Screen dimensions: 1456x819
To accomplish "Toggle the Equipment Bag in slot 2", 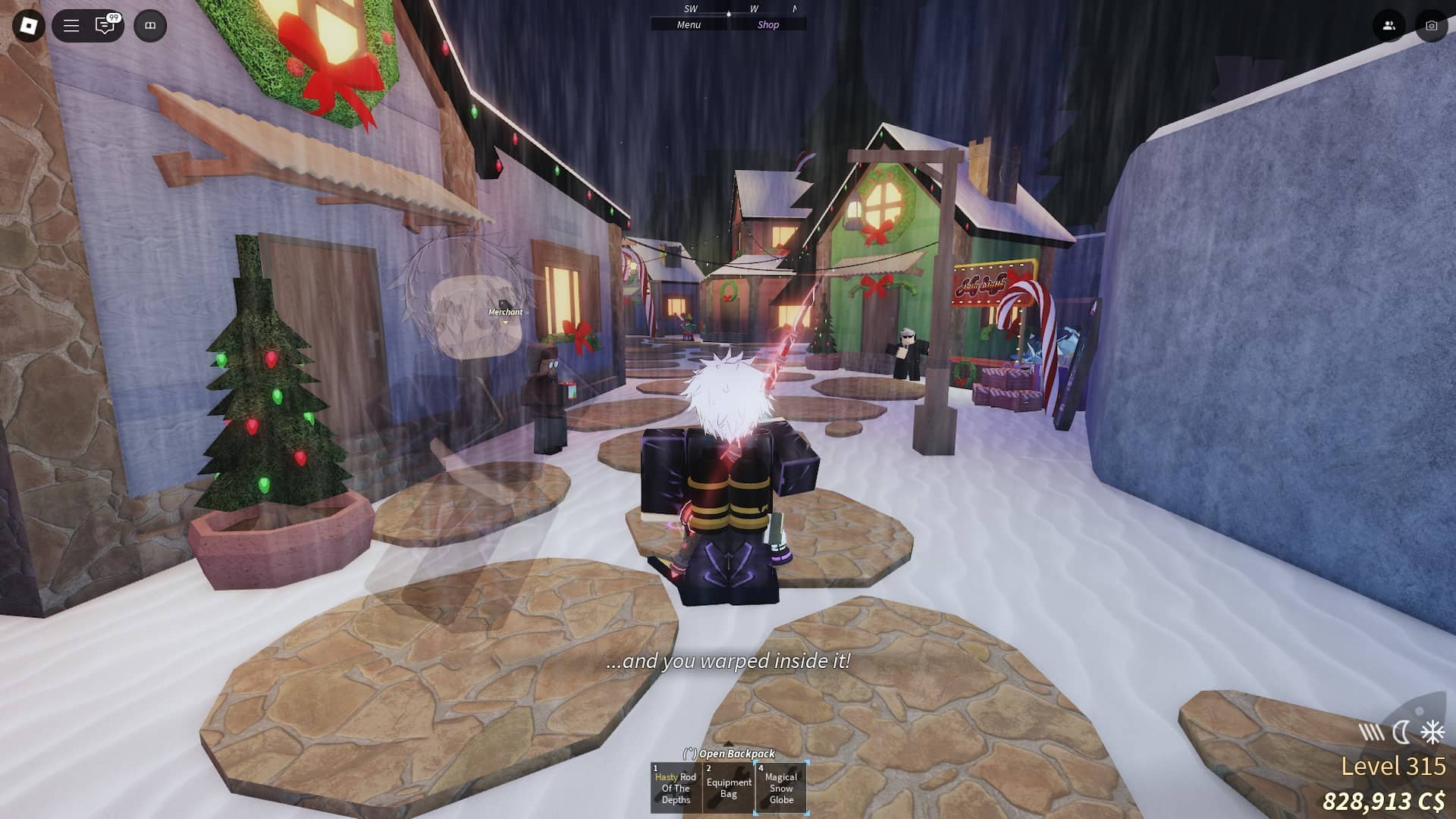I will tap(728, 787).
